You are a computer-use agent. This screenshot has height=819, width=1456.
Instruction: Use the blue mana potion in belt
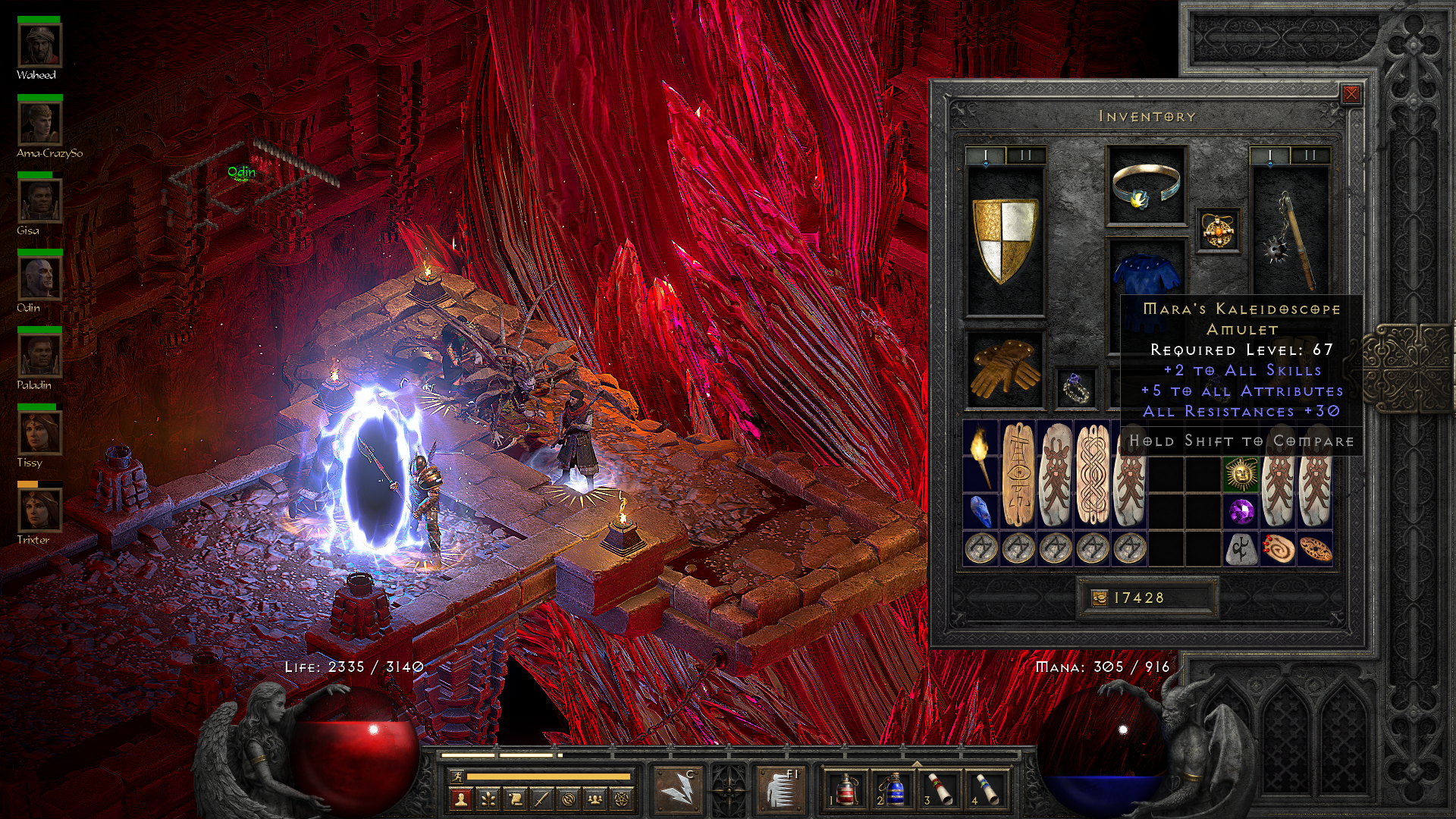point(893,787)
